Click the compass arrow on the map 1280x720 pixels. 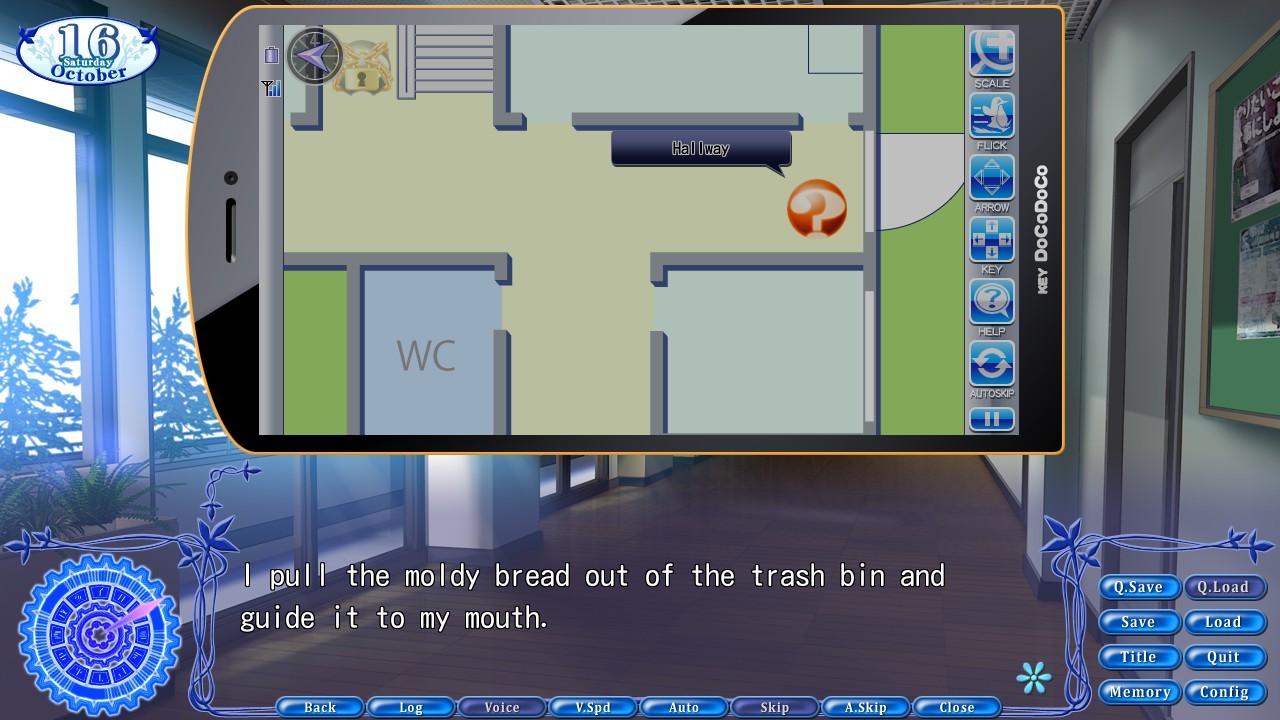[x=314, y=58]
